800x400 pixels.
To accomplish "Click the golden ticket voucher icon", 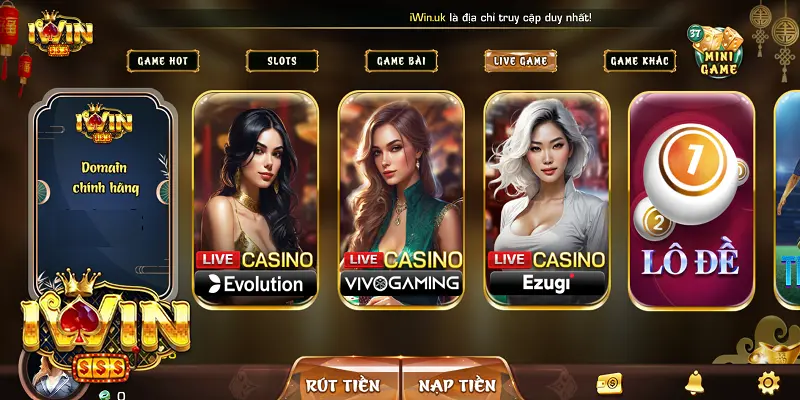I will [609, 382].
